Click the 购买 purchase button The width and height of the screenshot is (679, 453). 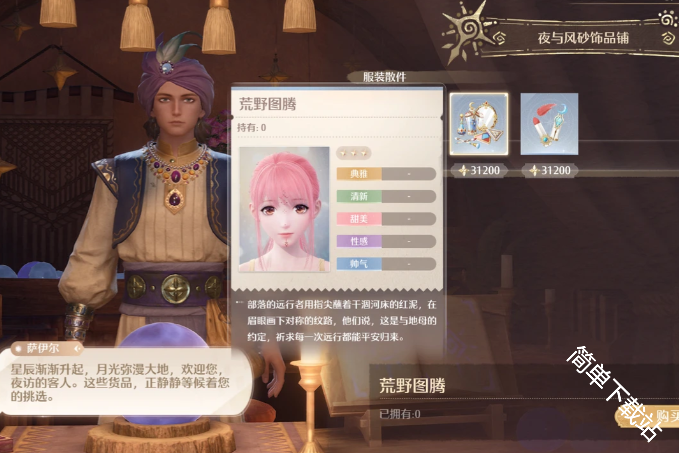tap(664, 415)
